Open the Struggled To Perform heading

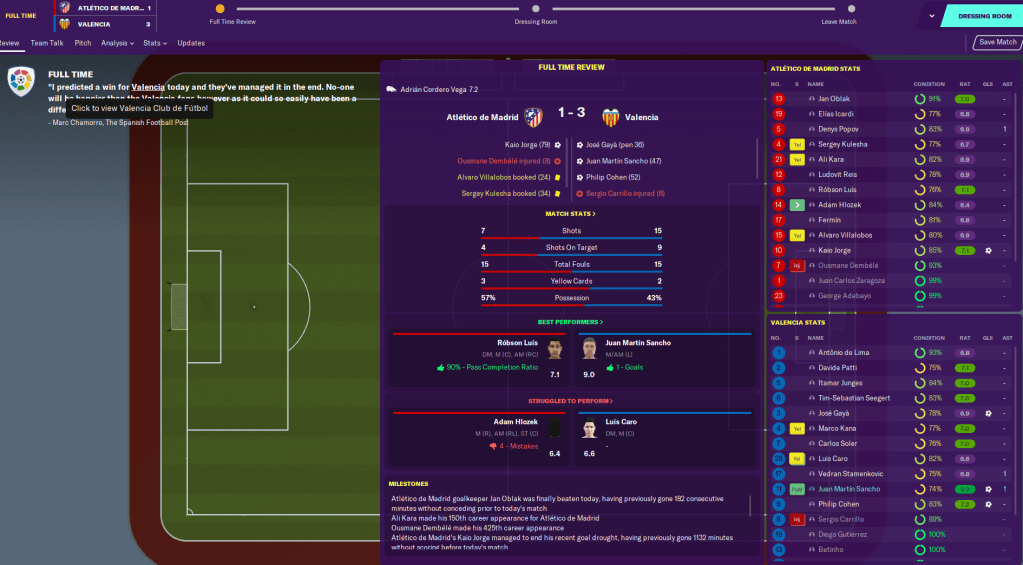pyautogui.click(x=570, y=401)
